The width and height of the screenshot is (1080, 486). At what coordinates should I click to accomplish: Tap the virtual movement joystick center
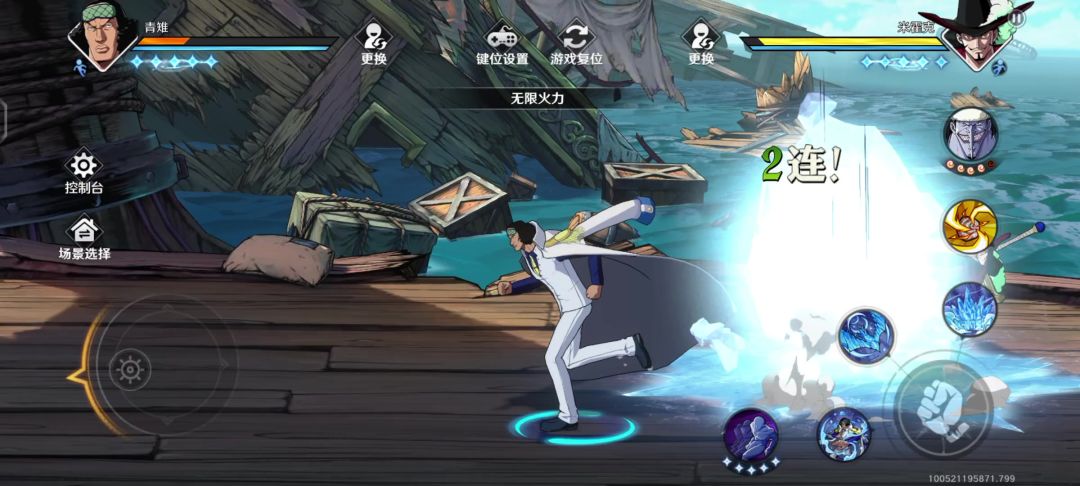pyautogui.click(x=131, y=371)
